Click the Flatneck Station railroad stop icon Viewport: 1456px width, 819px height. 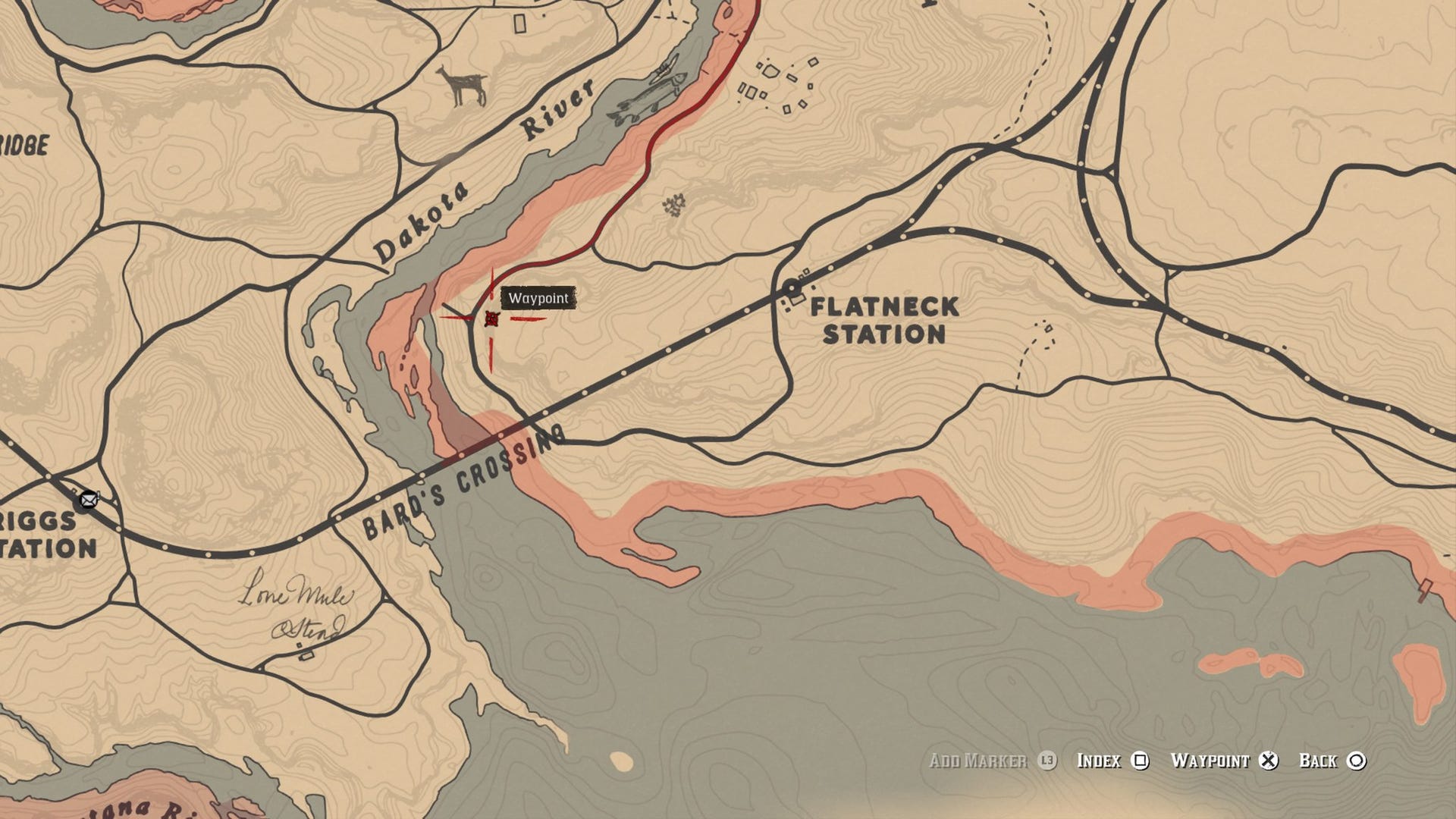pyautogui.click(x=793, y=289)
